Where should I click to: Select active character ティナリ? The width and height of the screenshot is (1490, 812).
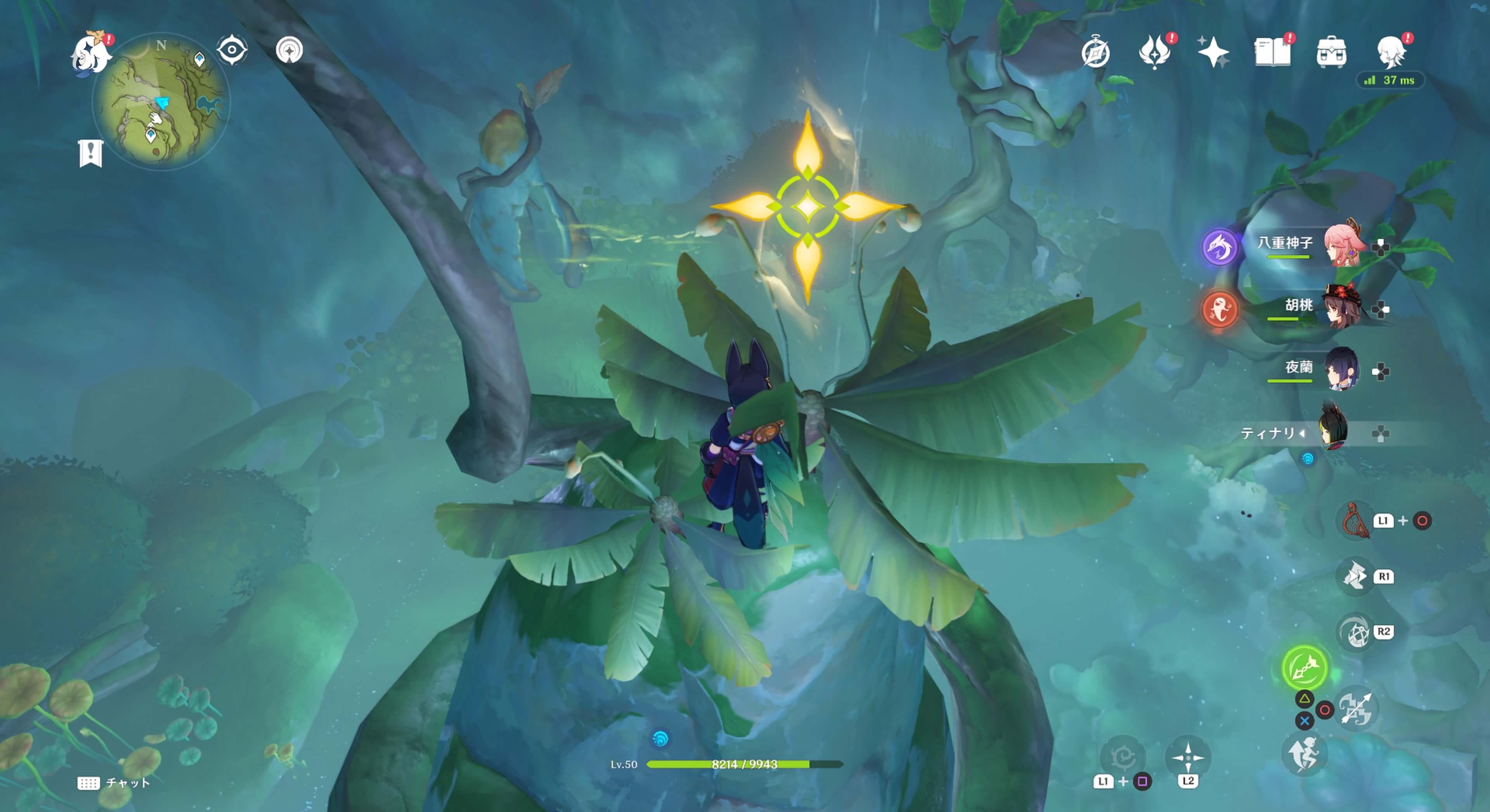pos(1333,431)
